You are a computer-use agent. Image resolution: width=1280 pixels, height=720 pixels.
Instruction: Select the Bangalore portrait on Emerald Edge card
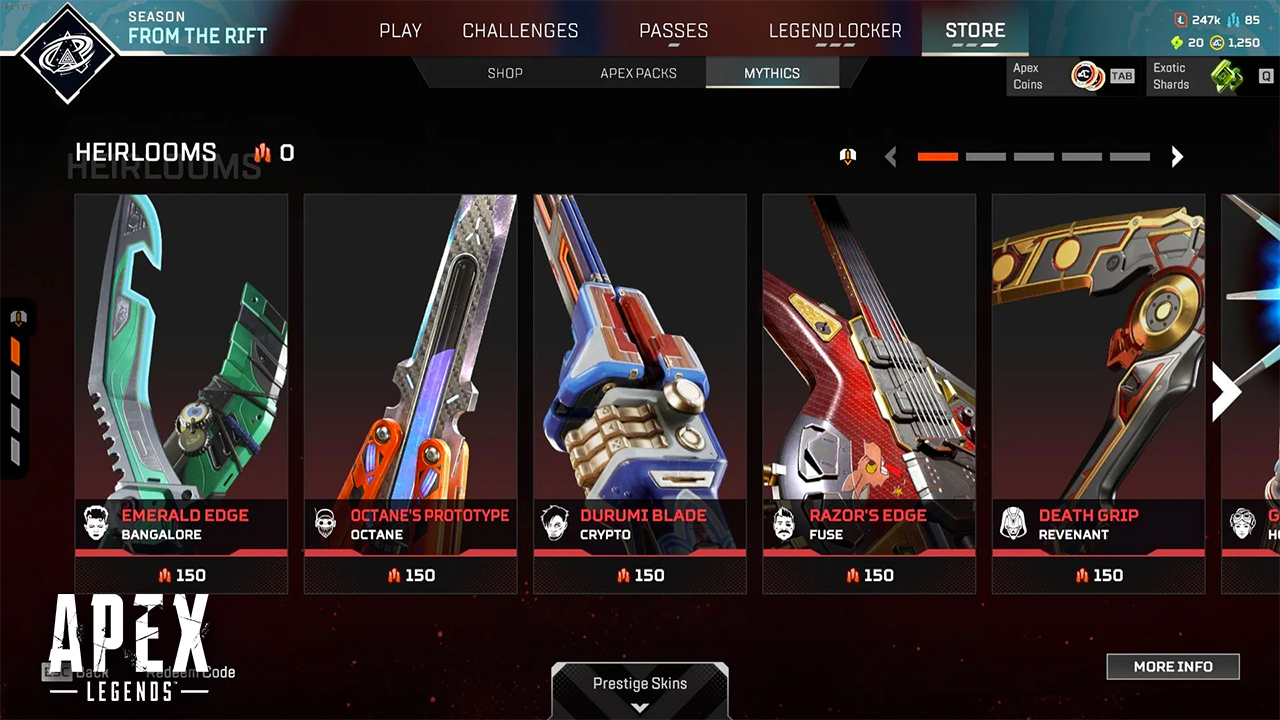96,524
